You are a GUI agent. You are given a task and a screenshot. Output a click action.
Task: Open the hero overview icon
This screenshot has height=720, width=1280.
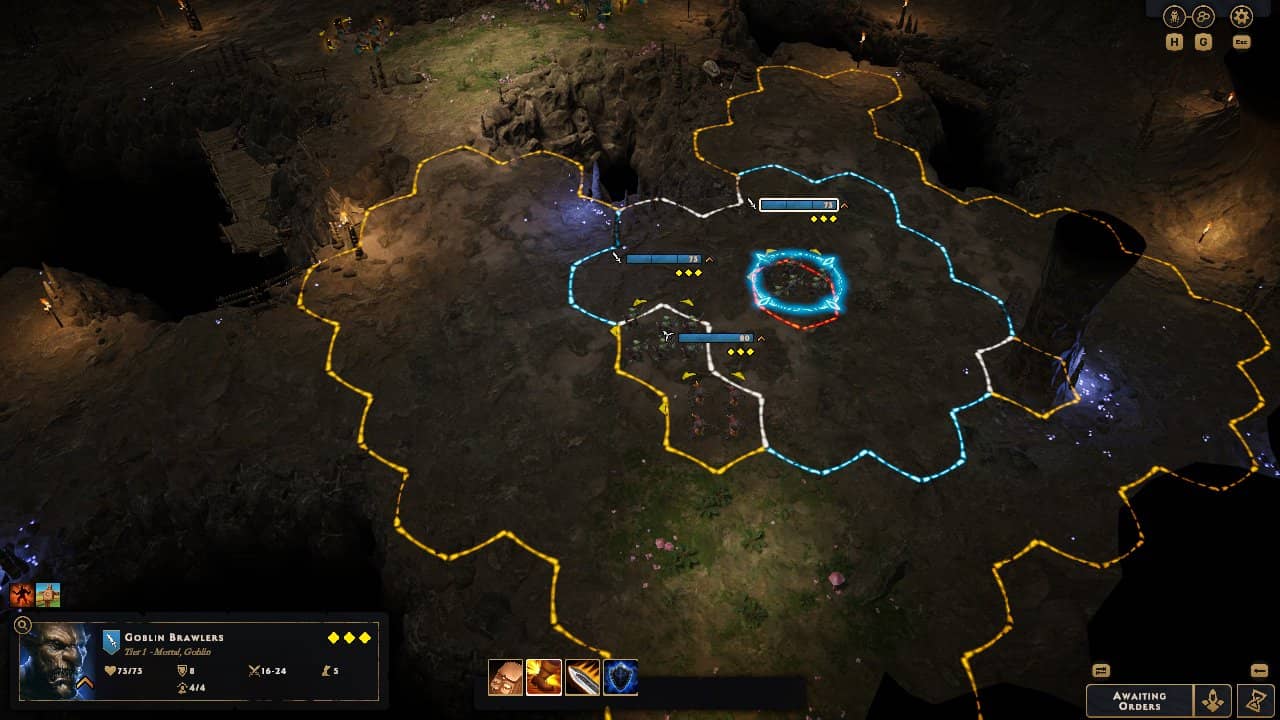point(1174,17)
